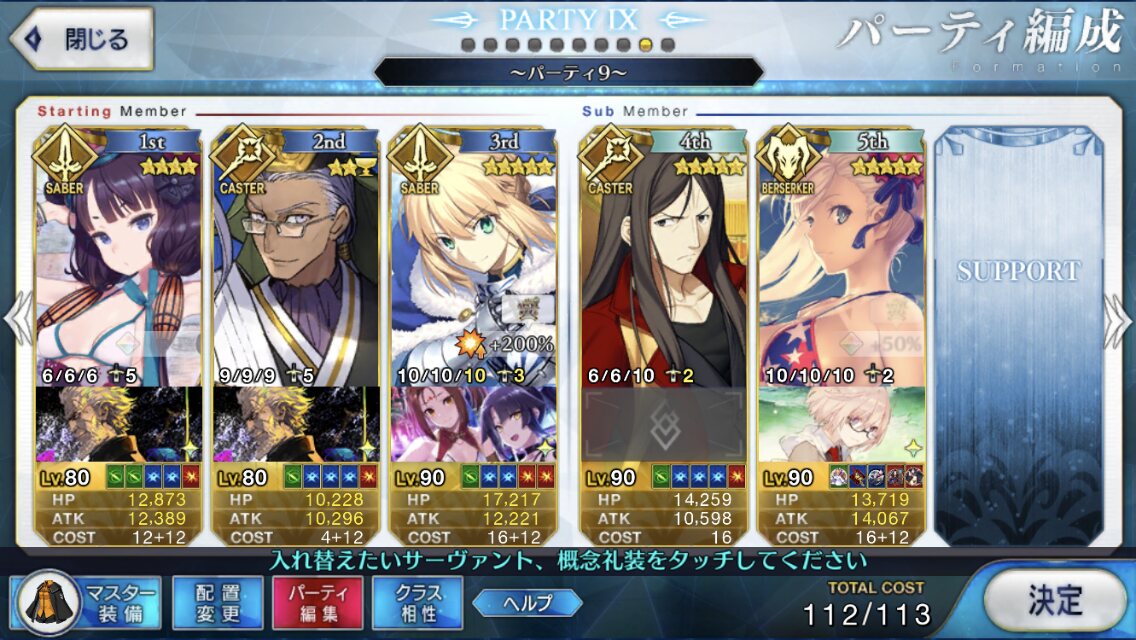Close the party formation screen with 閉じる

click(80, 40)
